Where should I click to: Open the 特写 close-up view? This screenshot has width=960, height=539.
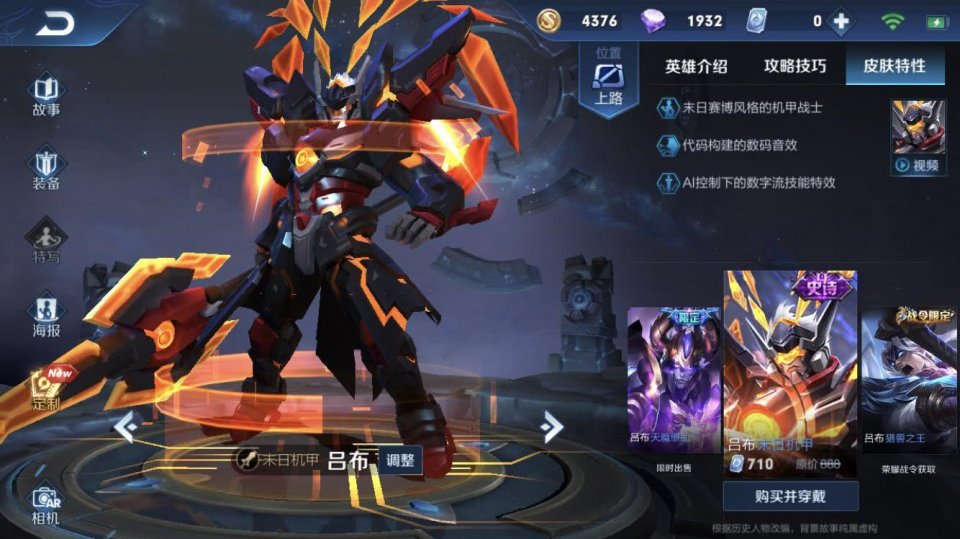coord(46,242)
